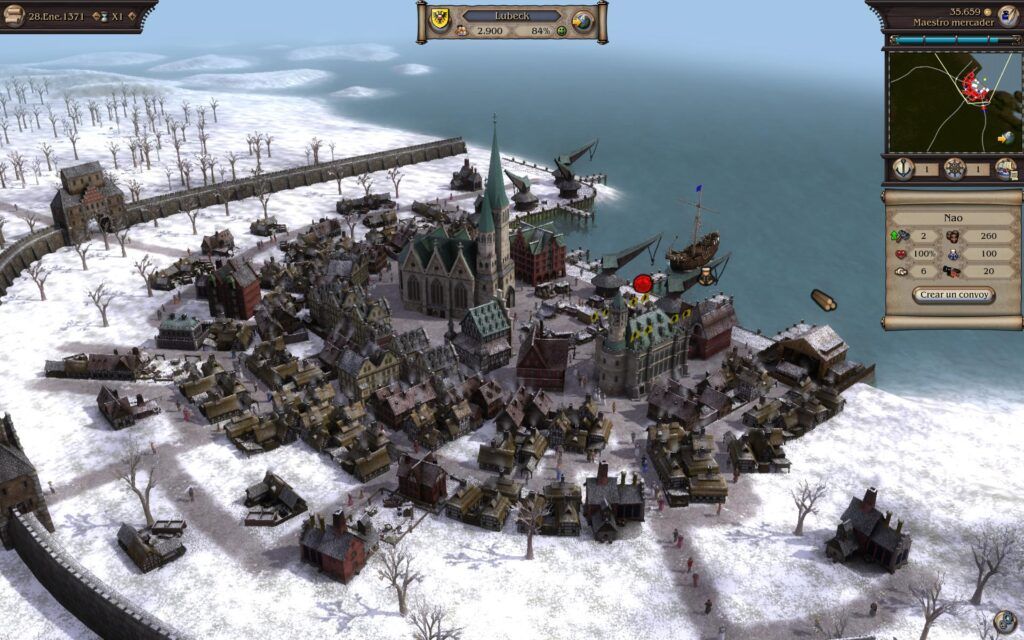Open the quill and inkwell journal
Viewport: 1024px width, 640px height.
(1007, 16)
